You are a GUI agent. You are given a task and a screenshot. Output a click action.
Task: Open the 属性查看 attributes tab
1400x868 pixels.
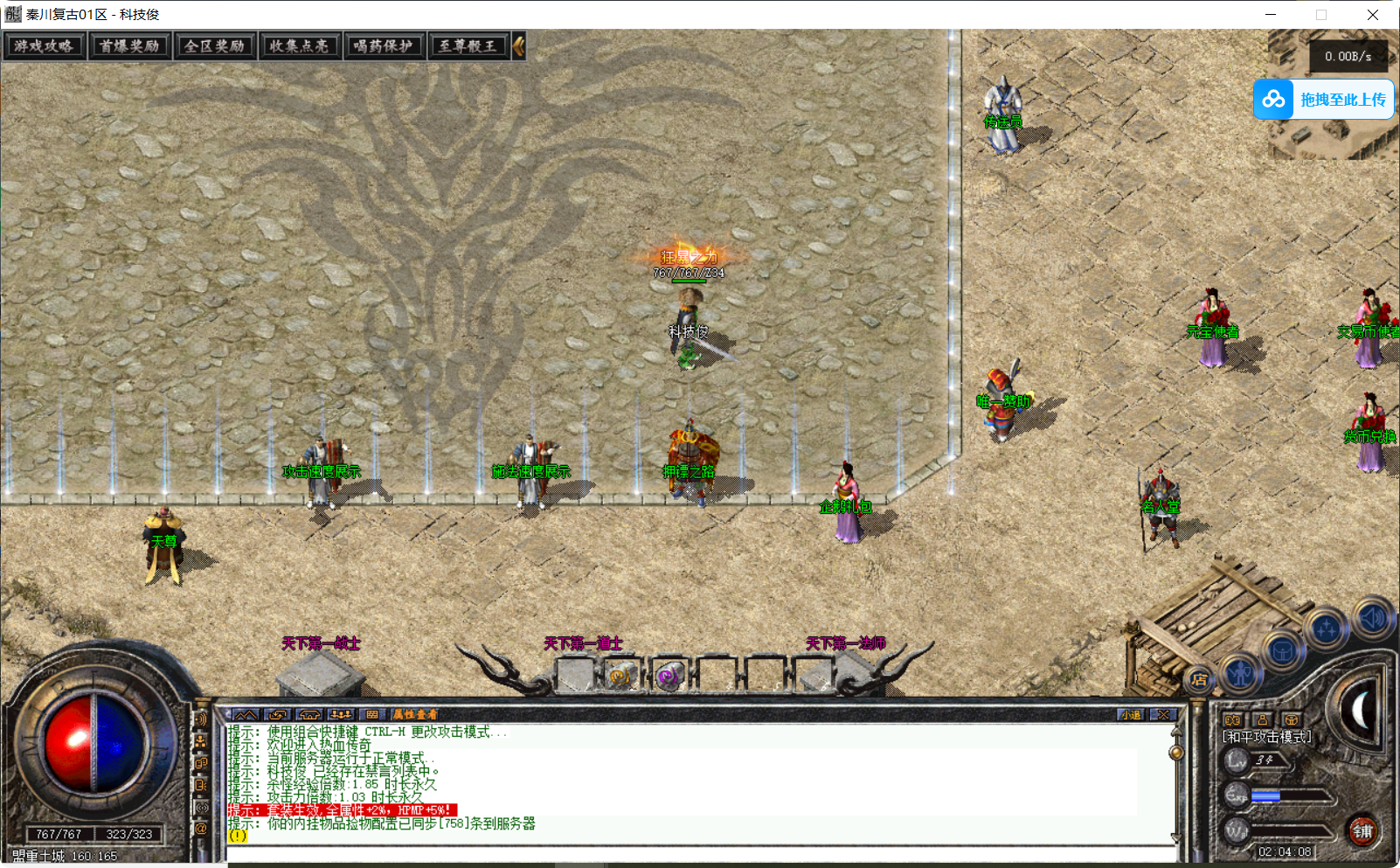(x=414, y=715)
